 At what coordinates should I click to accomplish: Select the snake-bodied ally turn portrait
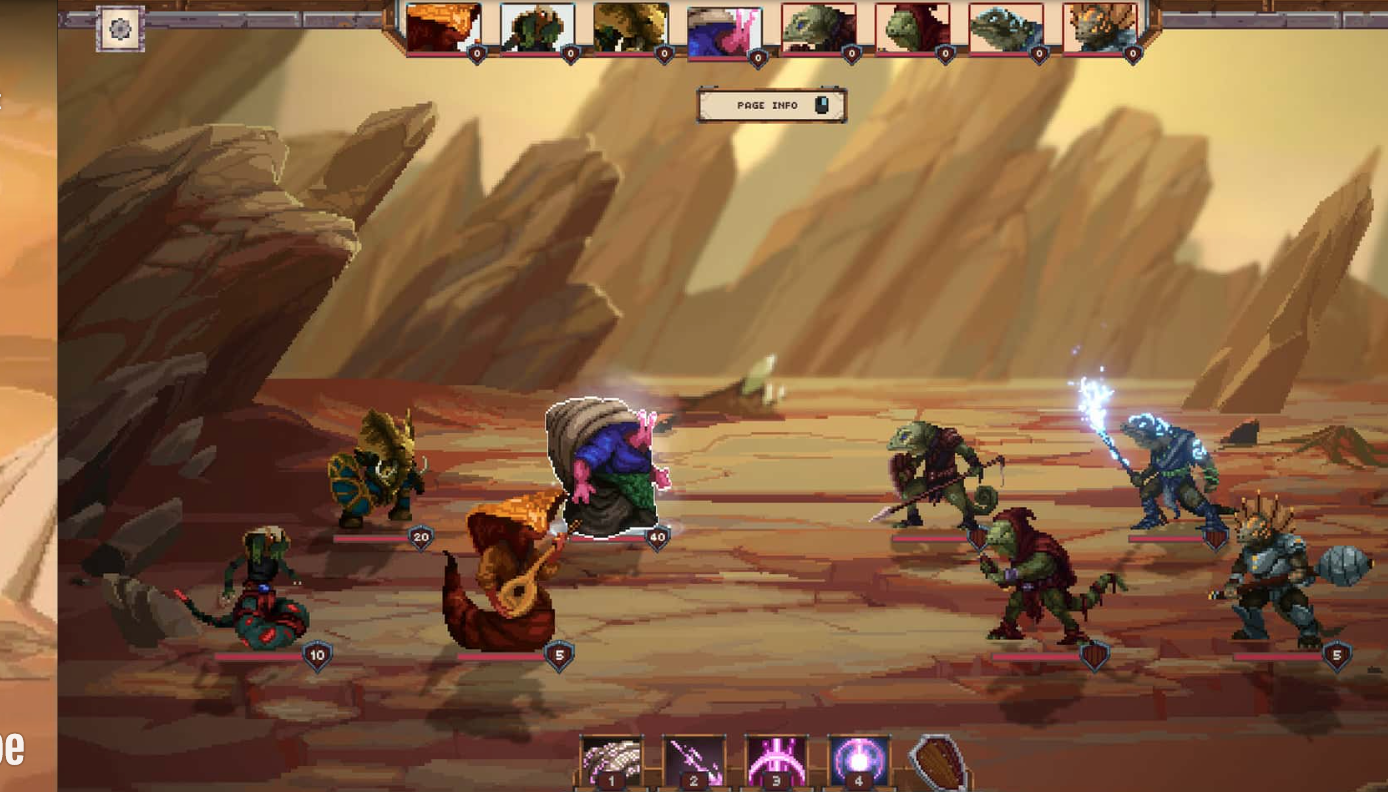(x=537, y=28)
